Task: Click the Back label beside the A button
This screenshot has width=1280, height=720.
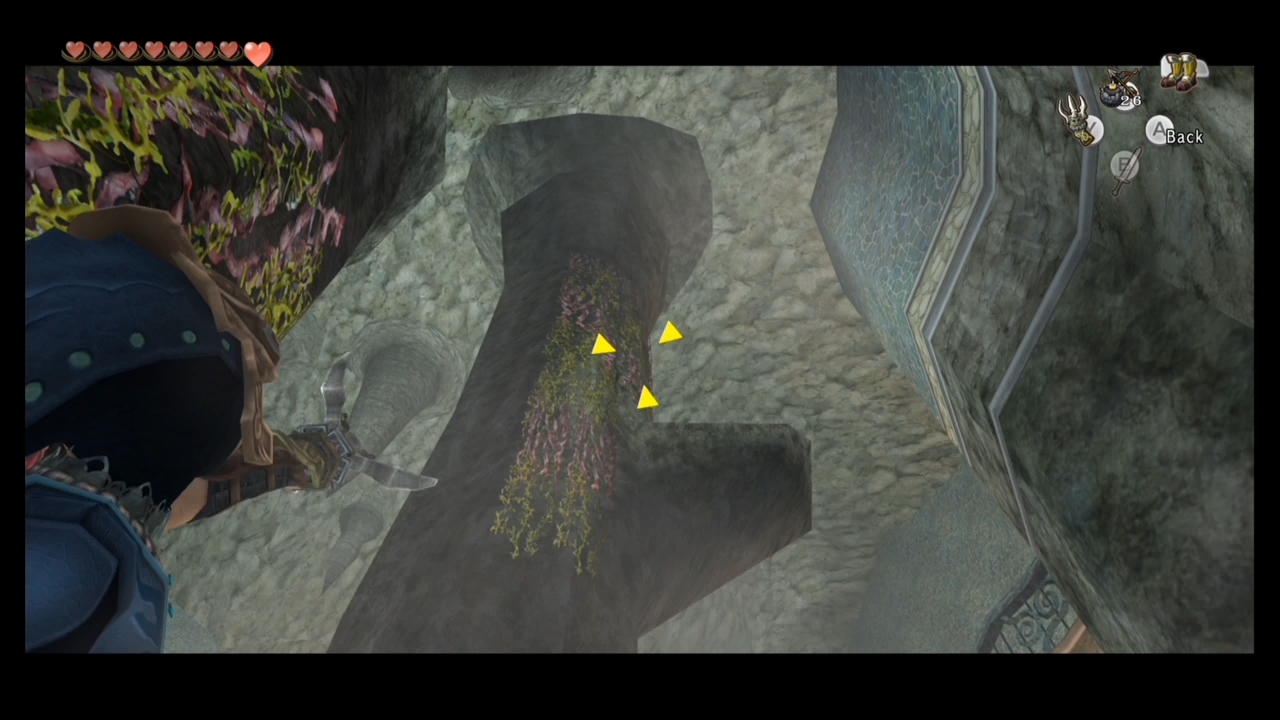Action: (x=1187, y=137)
